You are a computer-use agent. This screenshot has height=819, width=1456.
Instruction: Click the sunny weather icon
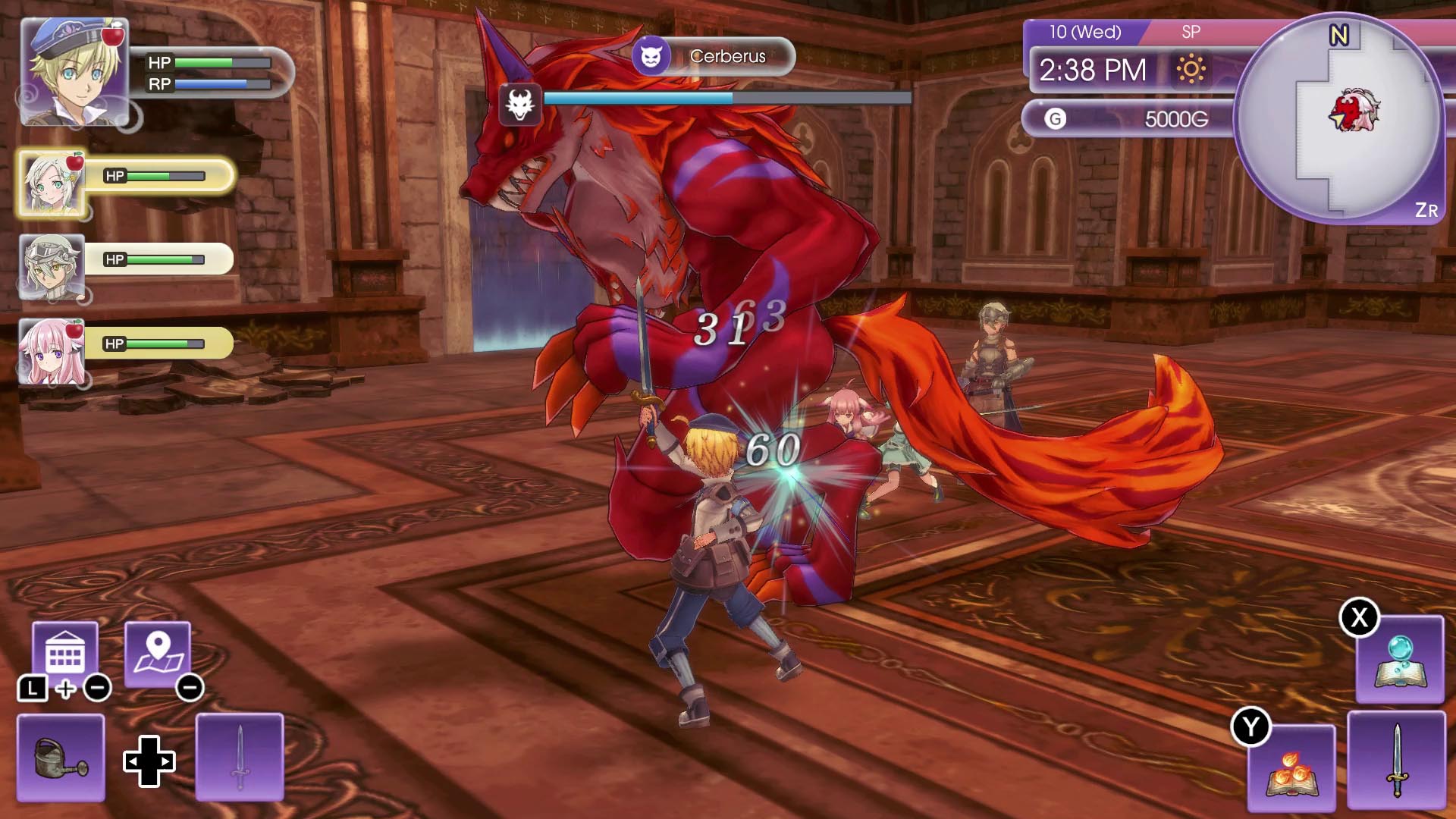1191,70
